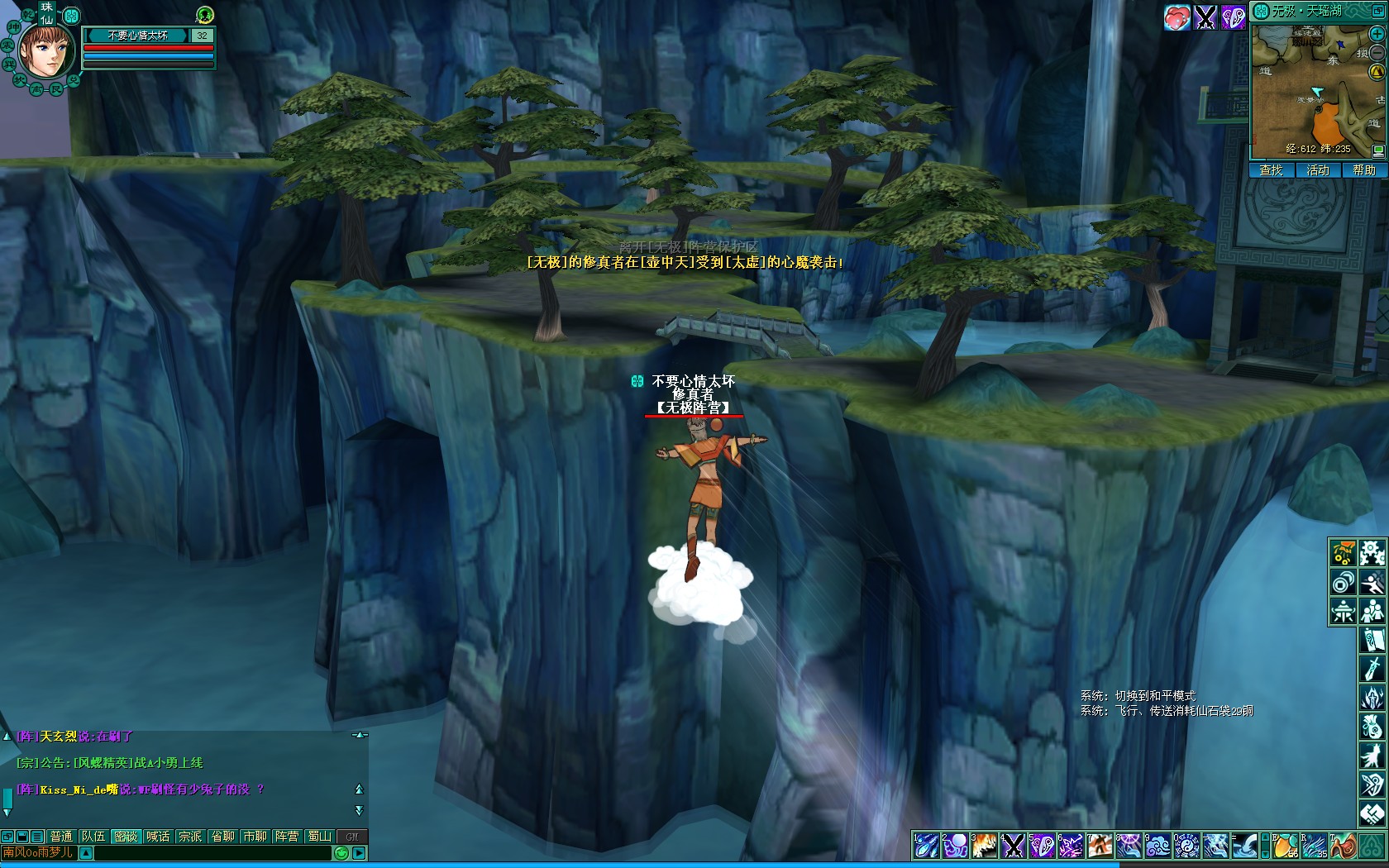The width and height of the screenshot is (1389, 868).
Task: Switch chat to the 普通 channel tab
Action: pos(61,837)
